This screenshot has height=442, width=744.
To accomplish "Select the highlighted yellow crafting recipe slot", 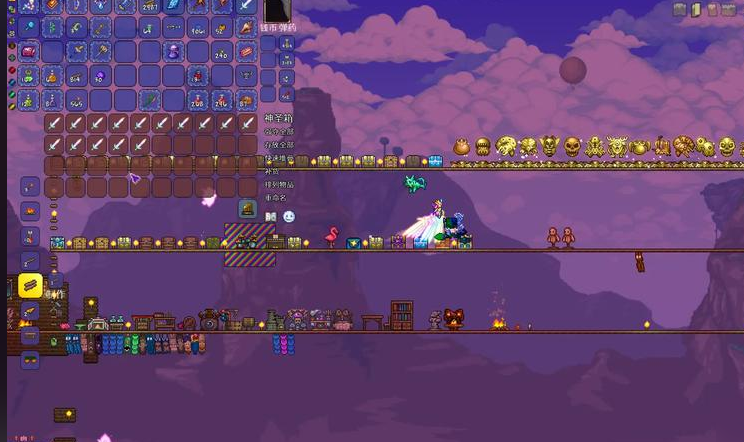I will pos(30,285).
